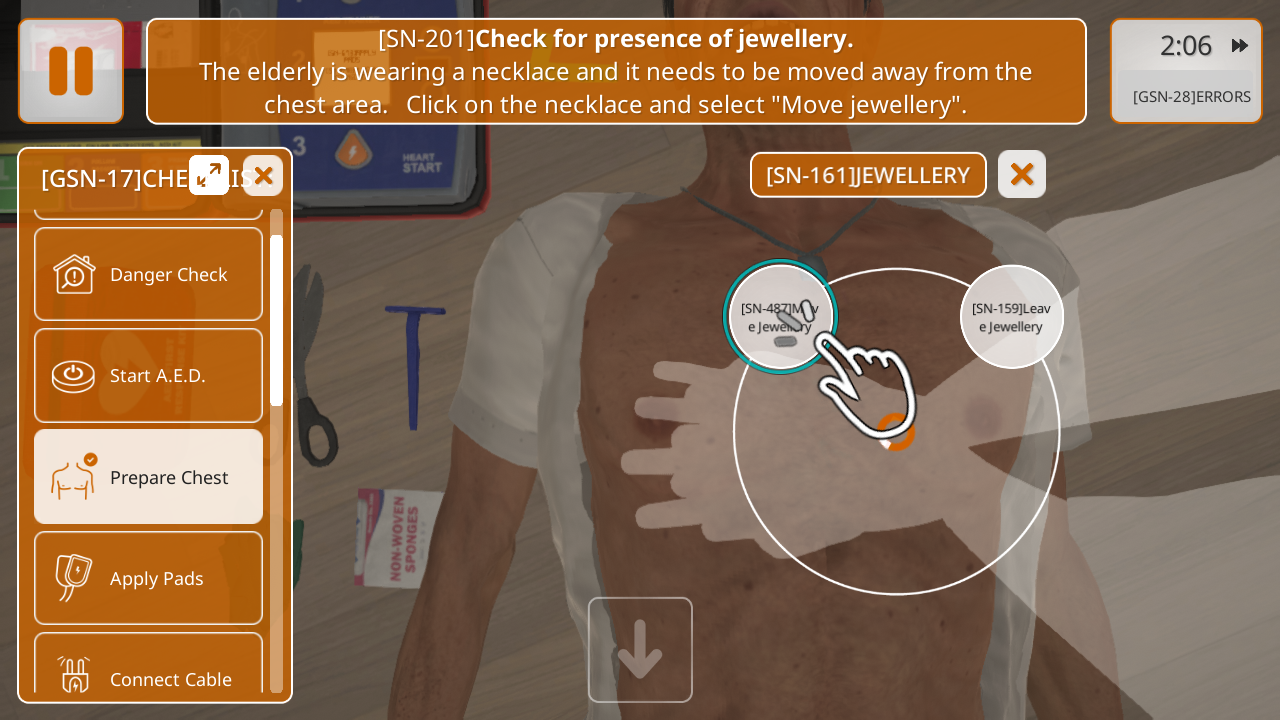This screenshot has width=1280, height=720.
Task: Choose the Leave Jewellery option
Action: coord(1011,317)
